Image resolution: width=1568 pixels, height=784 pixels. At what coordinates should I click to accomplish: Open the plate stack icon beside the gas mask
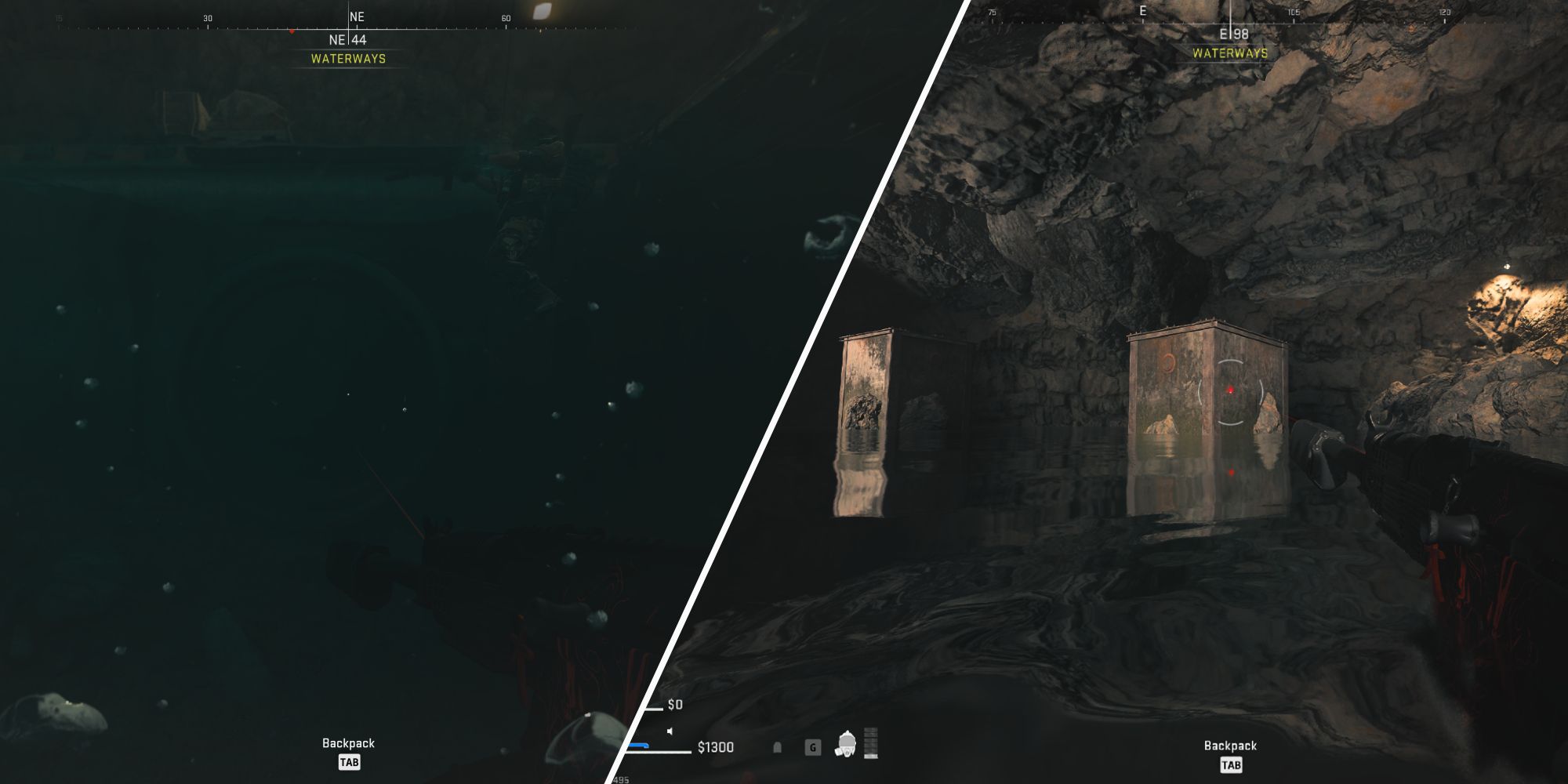click(871, 744)
